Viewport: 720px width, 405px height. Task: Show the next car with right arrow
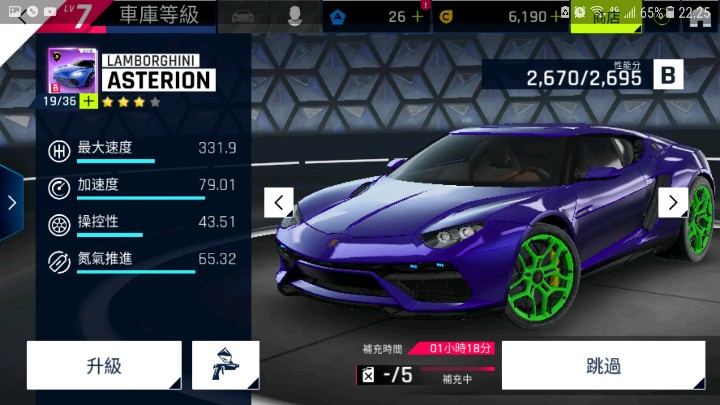[x=673, y=202]
